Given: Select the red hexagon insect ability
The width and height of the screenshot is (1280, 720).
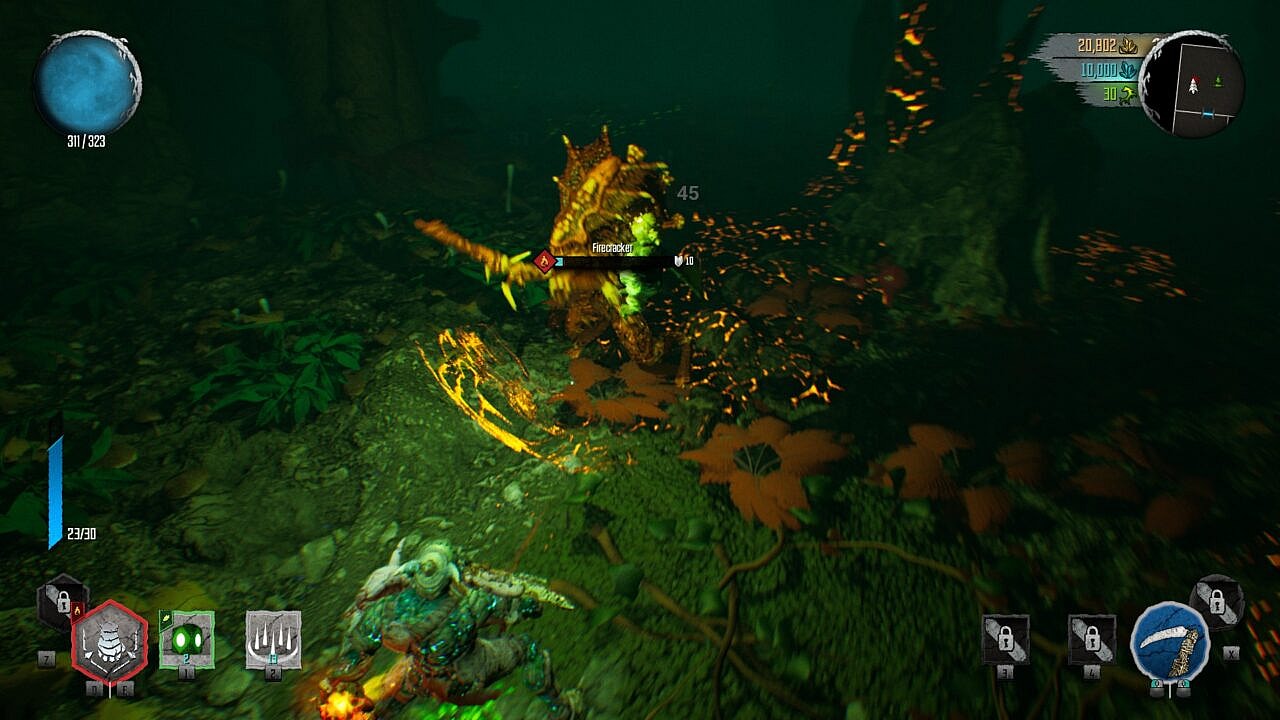Looking at the screenshot, I should (110, 642).
